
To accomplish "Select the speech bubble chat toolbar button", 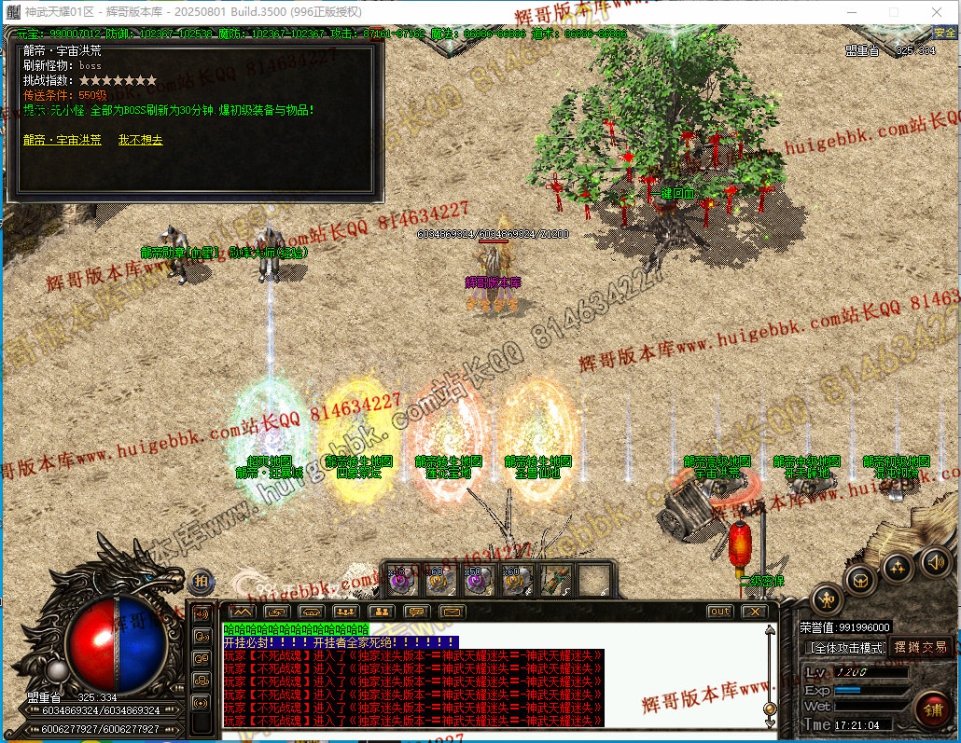I will point(416,611).
